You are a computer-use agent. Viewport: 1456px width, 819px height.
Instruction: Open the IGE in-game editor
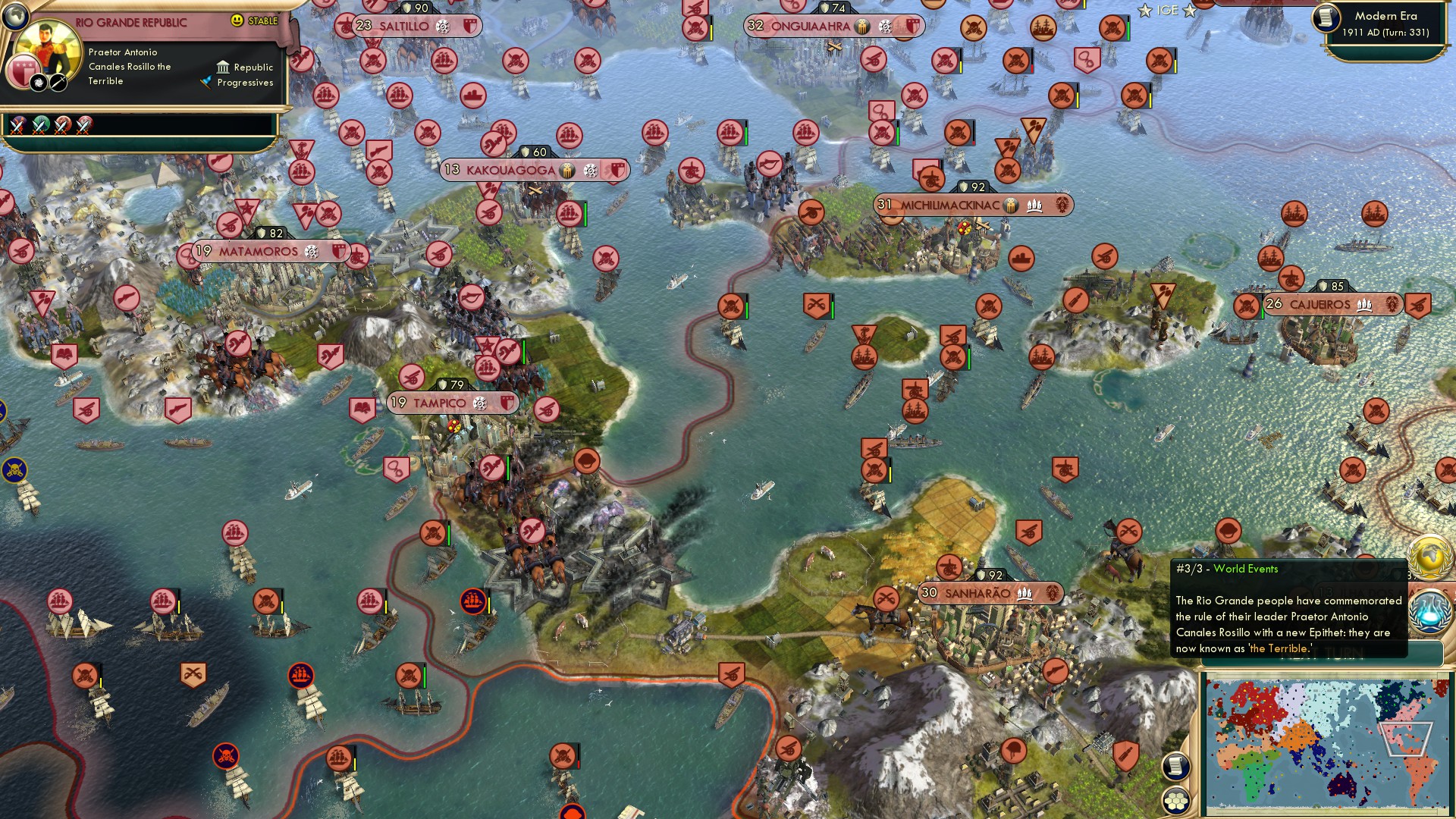1167,11
